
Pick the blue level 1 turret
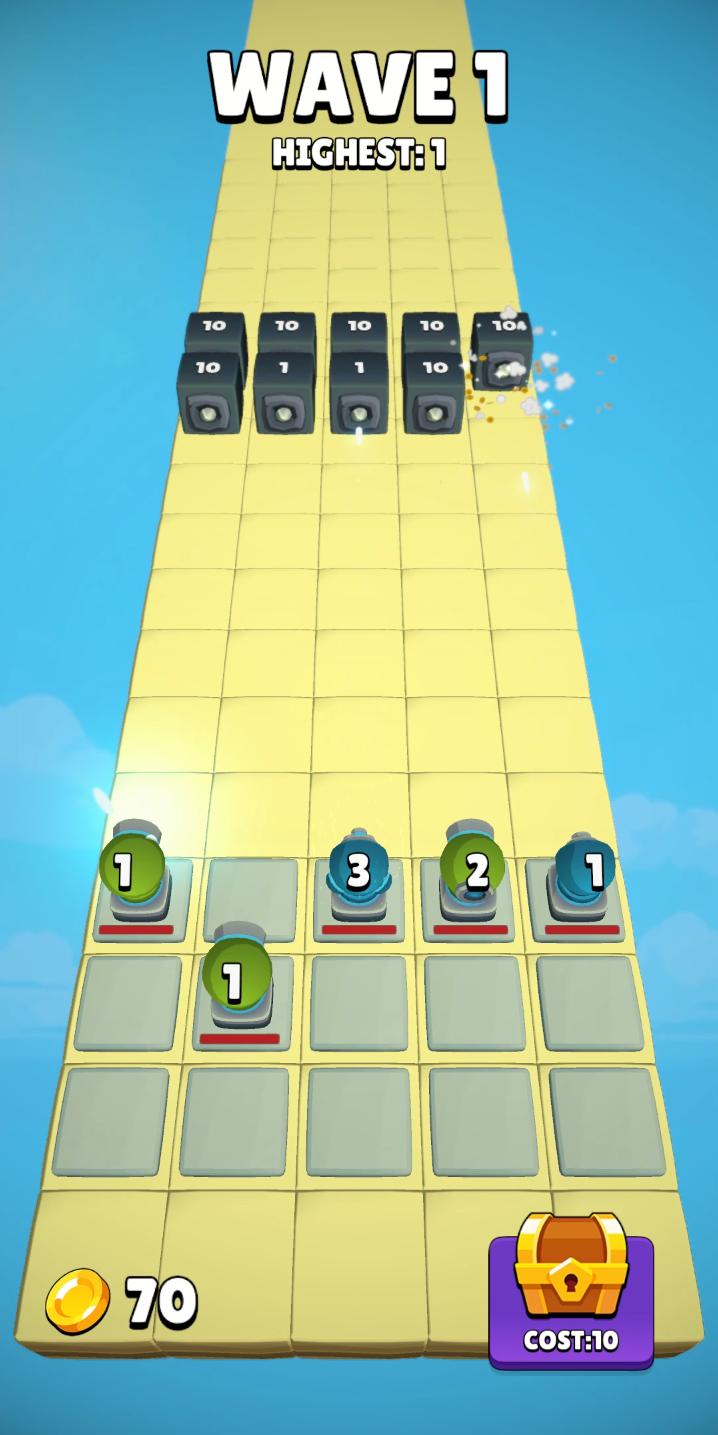click(583, 873)
